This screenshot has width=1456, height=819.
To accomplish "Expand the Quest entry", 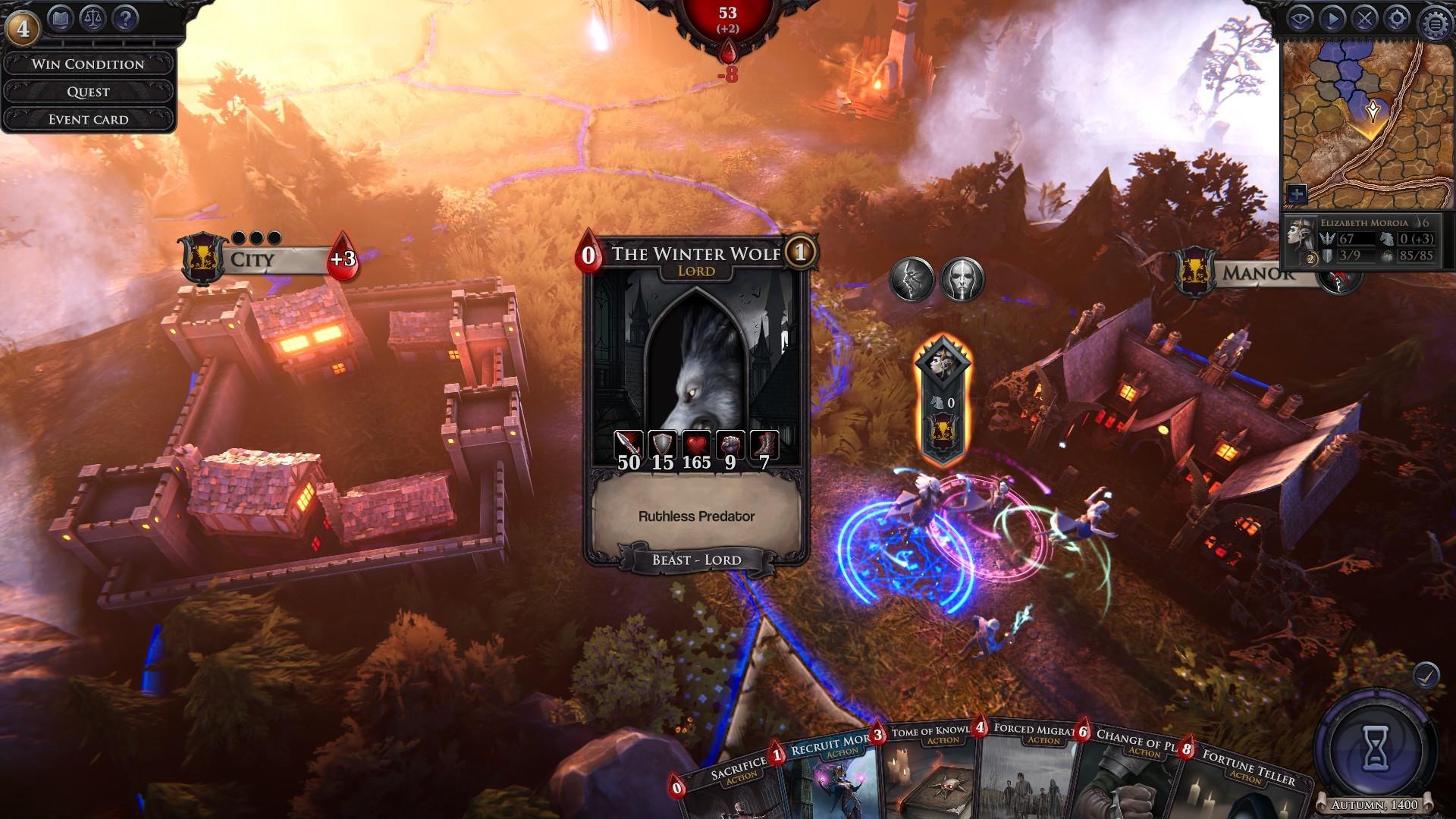I will click(89, 91).
